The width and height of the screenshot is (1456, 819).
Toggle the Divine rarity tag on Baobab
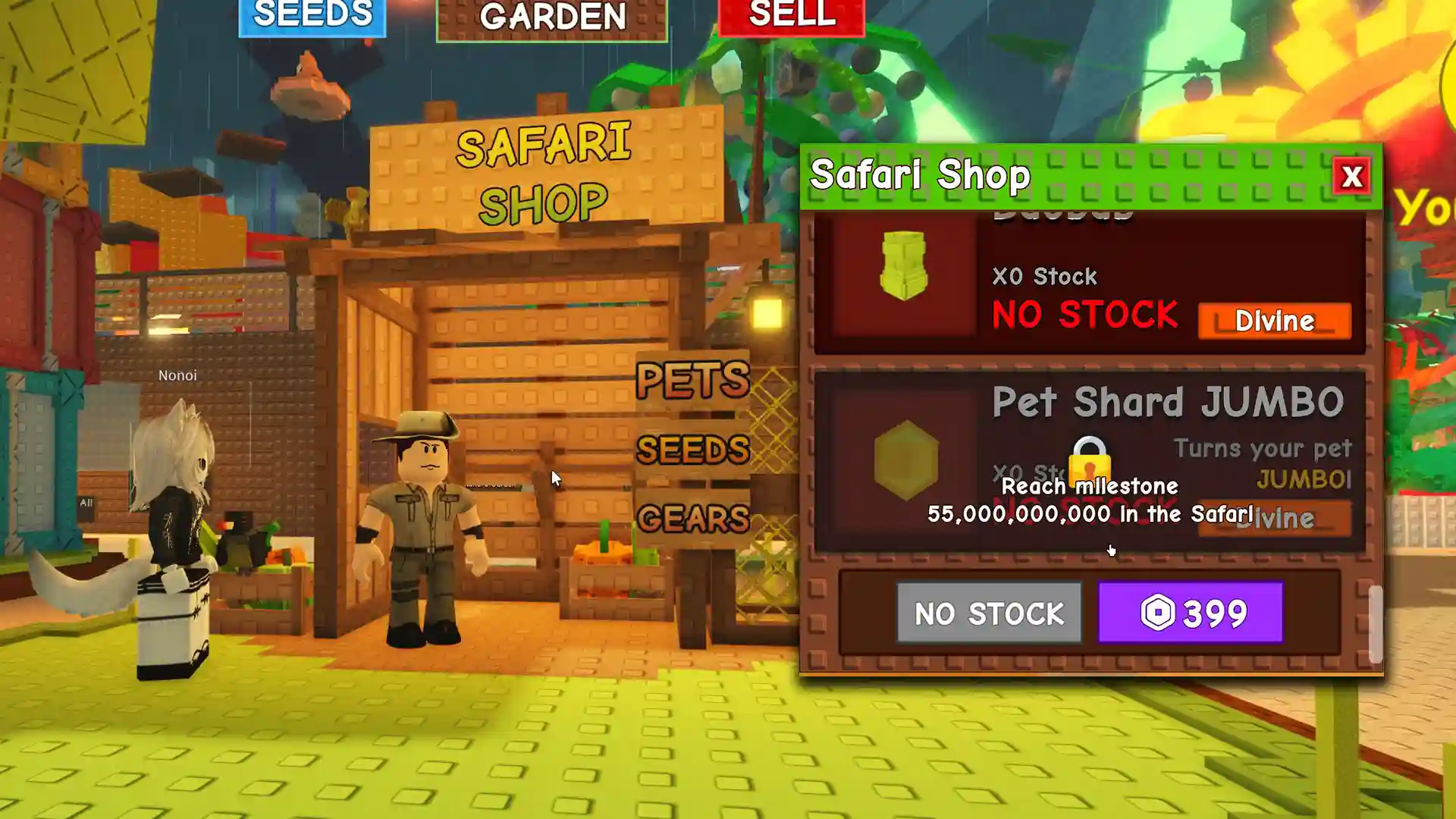pos(1273,321)
